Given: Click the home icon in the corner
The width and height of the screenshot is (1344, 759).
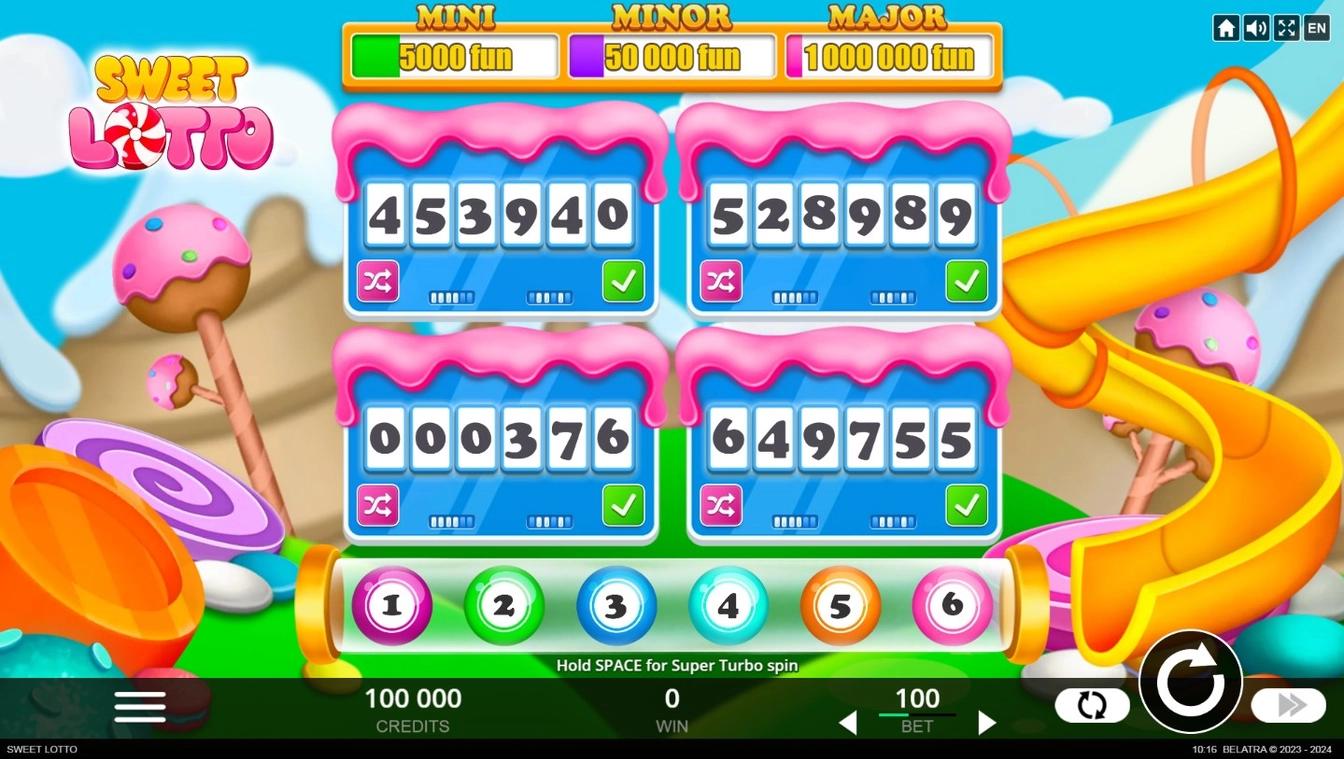Looking at the screenshot, I should tap(1226, 27).
